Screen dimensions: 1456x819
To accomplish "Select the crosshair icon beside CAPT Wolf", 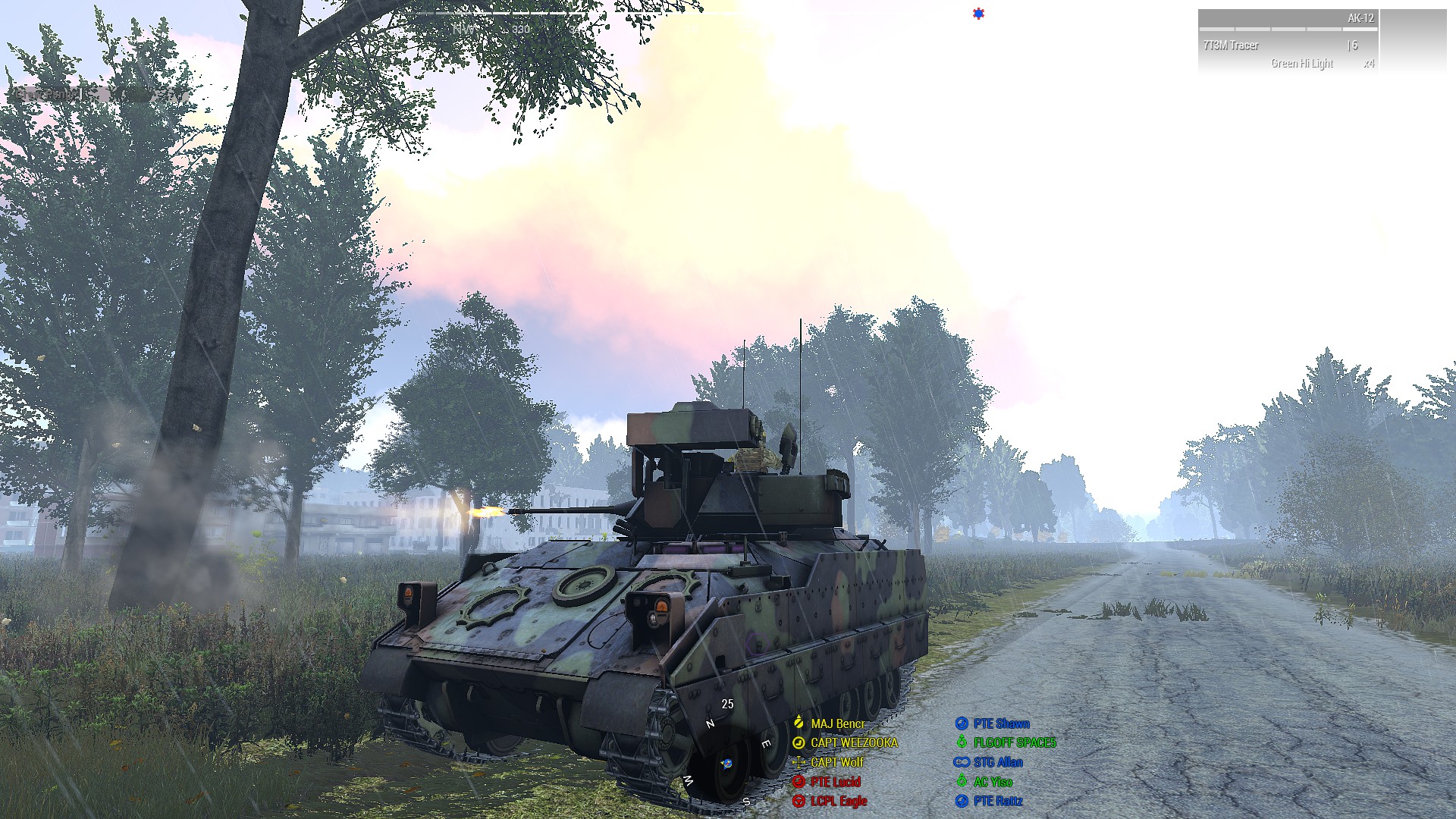I will 799,762.
